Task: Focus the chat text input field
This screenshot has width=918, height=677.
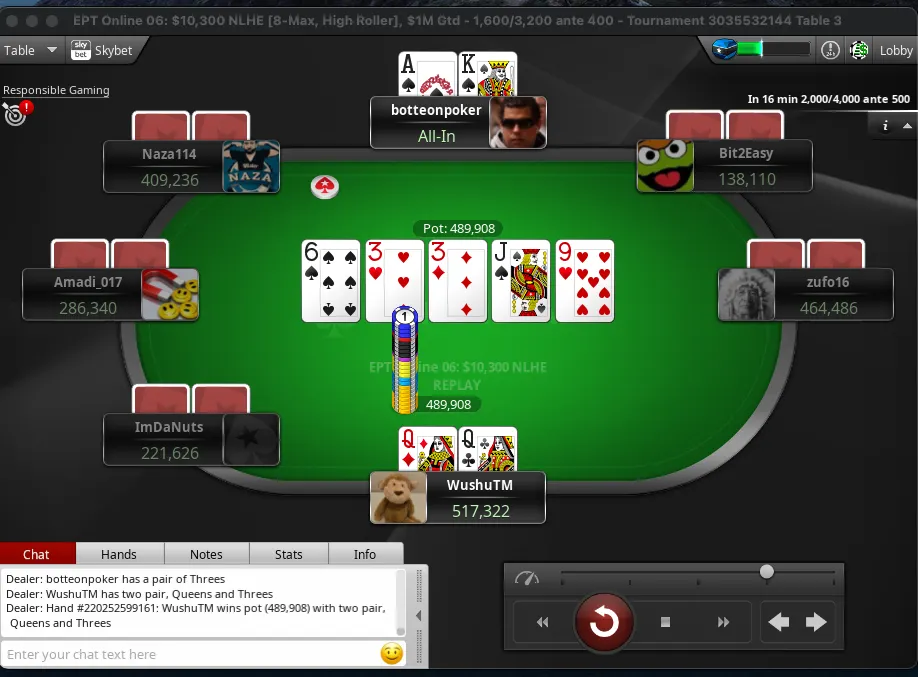Action: tap(190, 654)
